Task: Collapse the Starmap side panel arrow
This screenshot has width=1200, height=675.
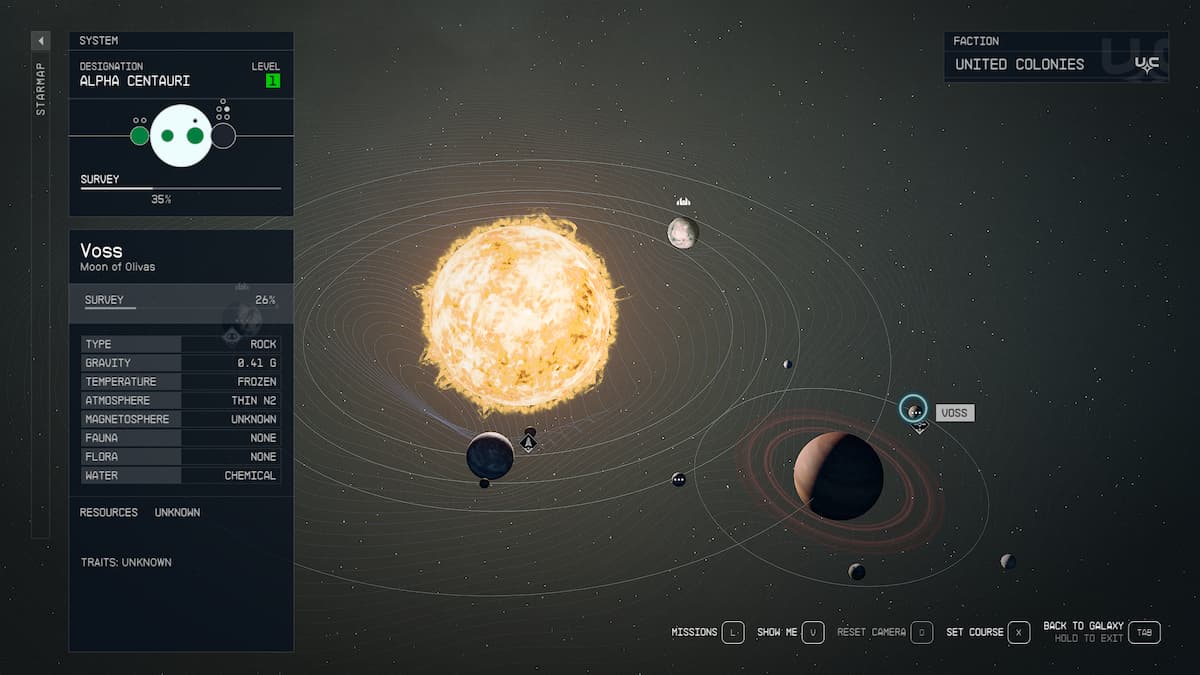Action: click(x=40, y=41)
